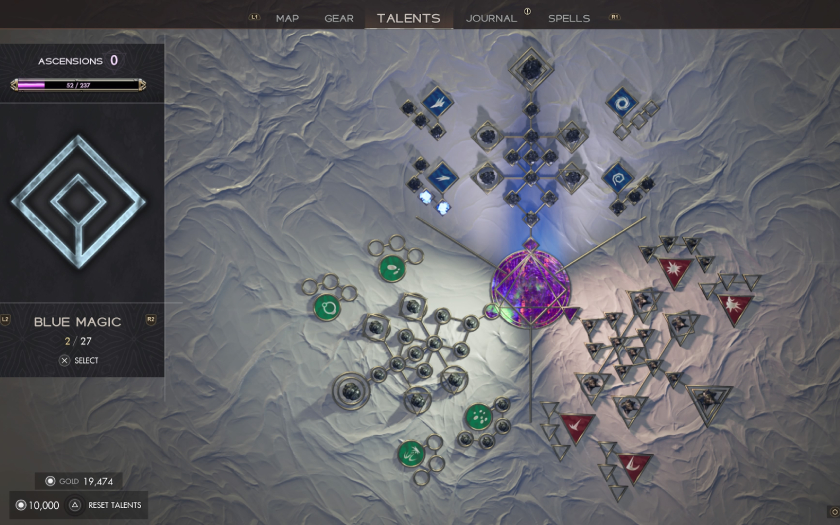This screenshot has width=840, height=525.
Task: Select the Talents tab
Action: pyautogui.click(x=408, y=18)
